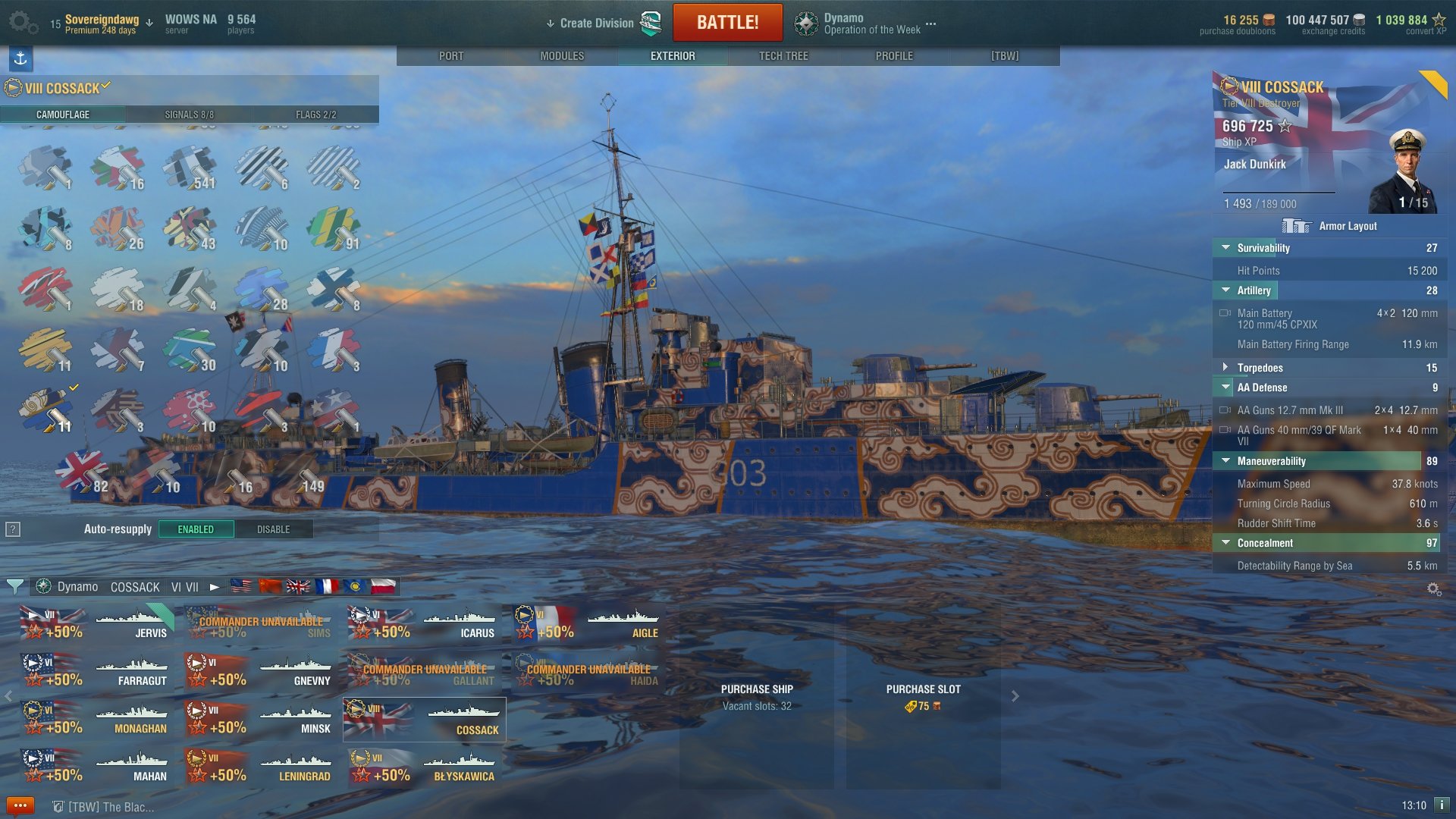Open the Create Division option
Screen dimensions: 1456x819
596,24
